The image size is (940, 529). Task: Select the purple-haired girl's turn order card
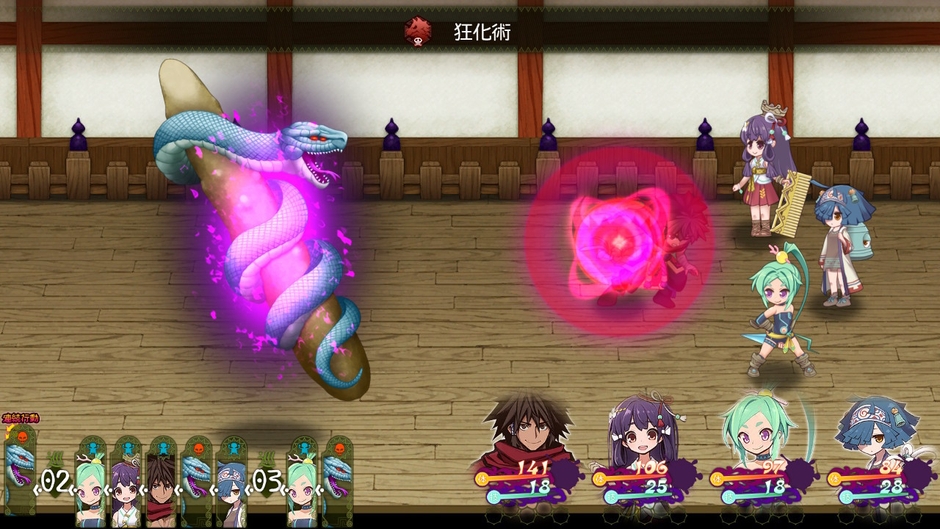(126, 482)
